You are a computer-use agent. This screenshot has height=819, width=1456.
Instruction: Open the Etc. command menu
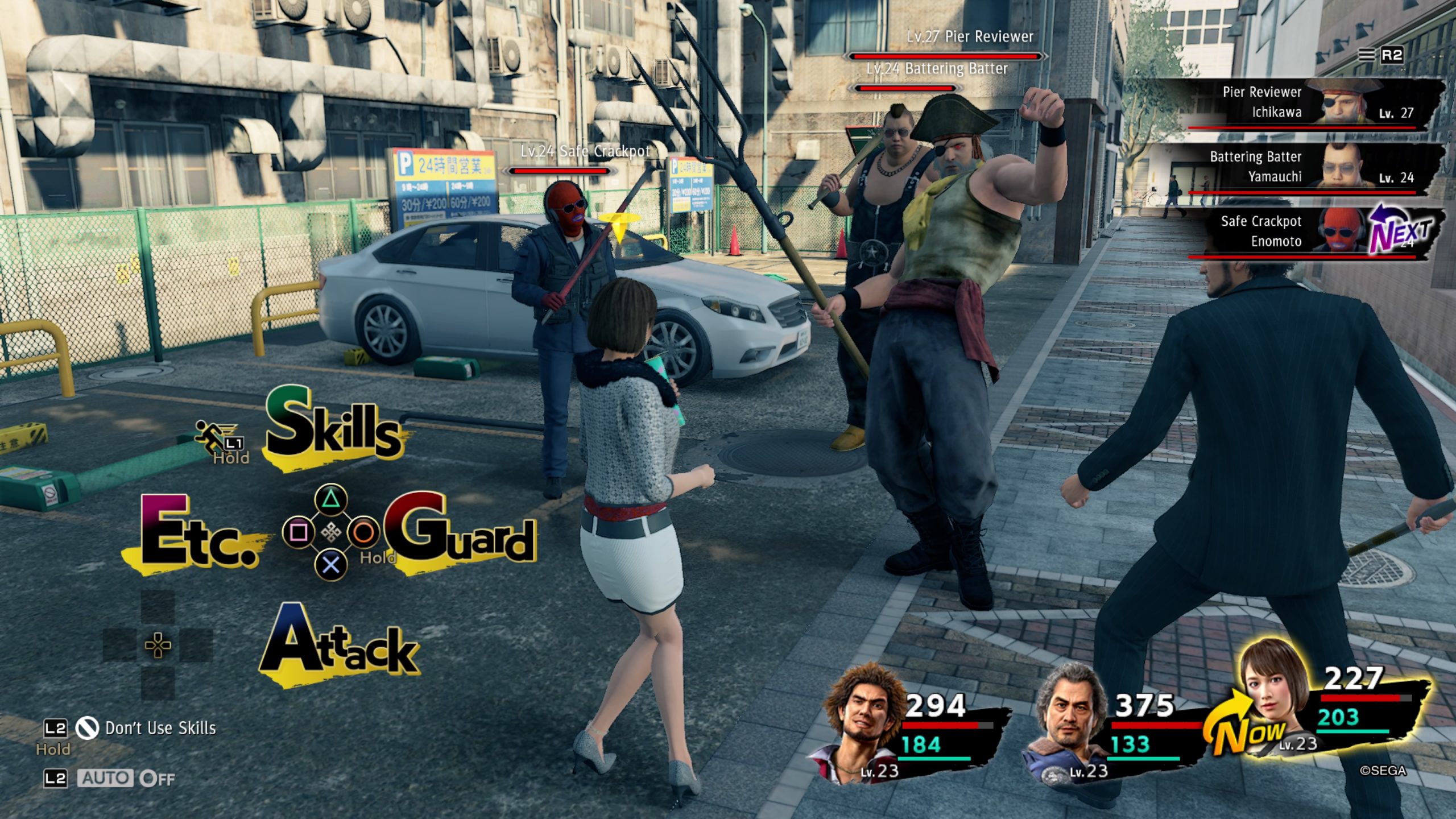point(197,533)
